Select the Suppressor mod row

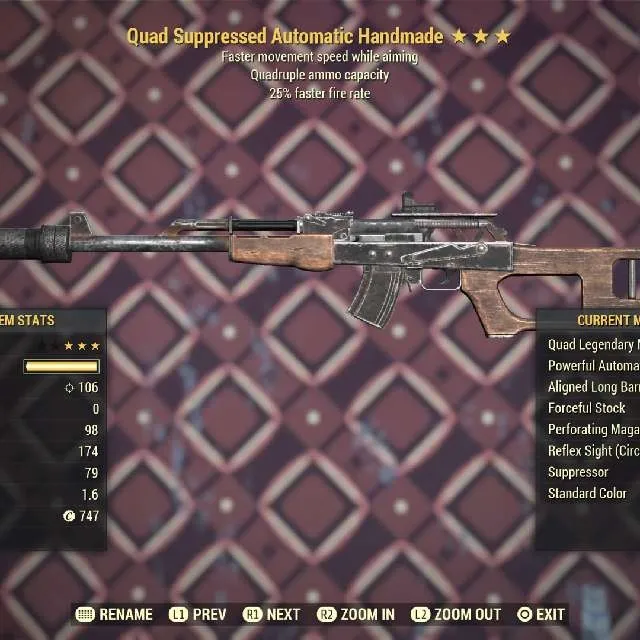pyautogui.click(x=579, y=472)
